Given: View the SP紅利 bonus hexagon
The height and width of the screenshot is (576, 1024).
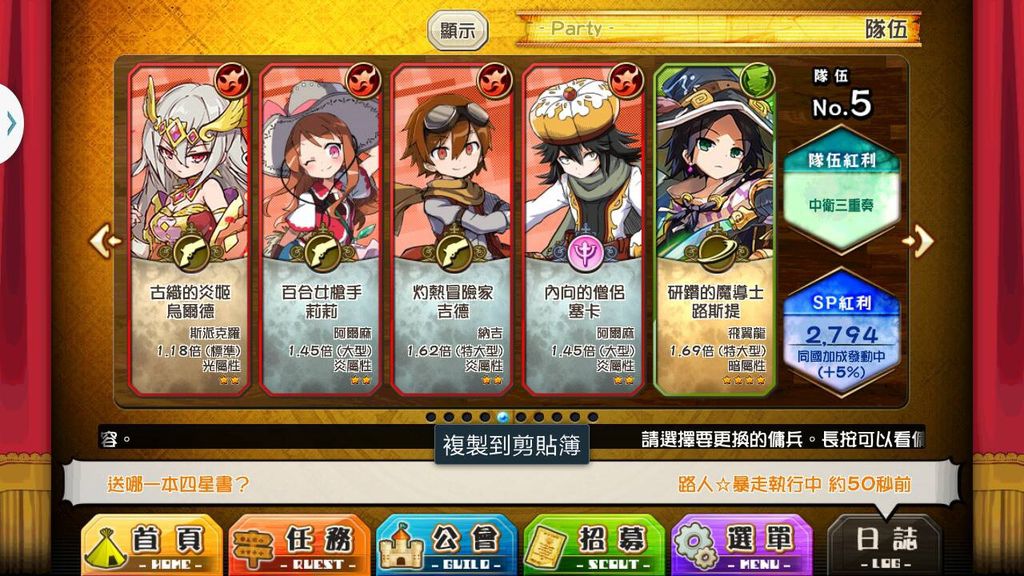Looking at the screenshot, I should click(x=841, y=328).
